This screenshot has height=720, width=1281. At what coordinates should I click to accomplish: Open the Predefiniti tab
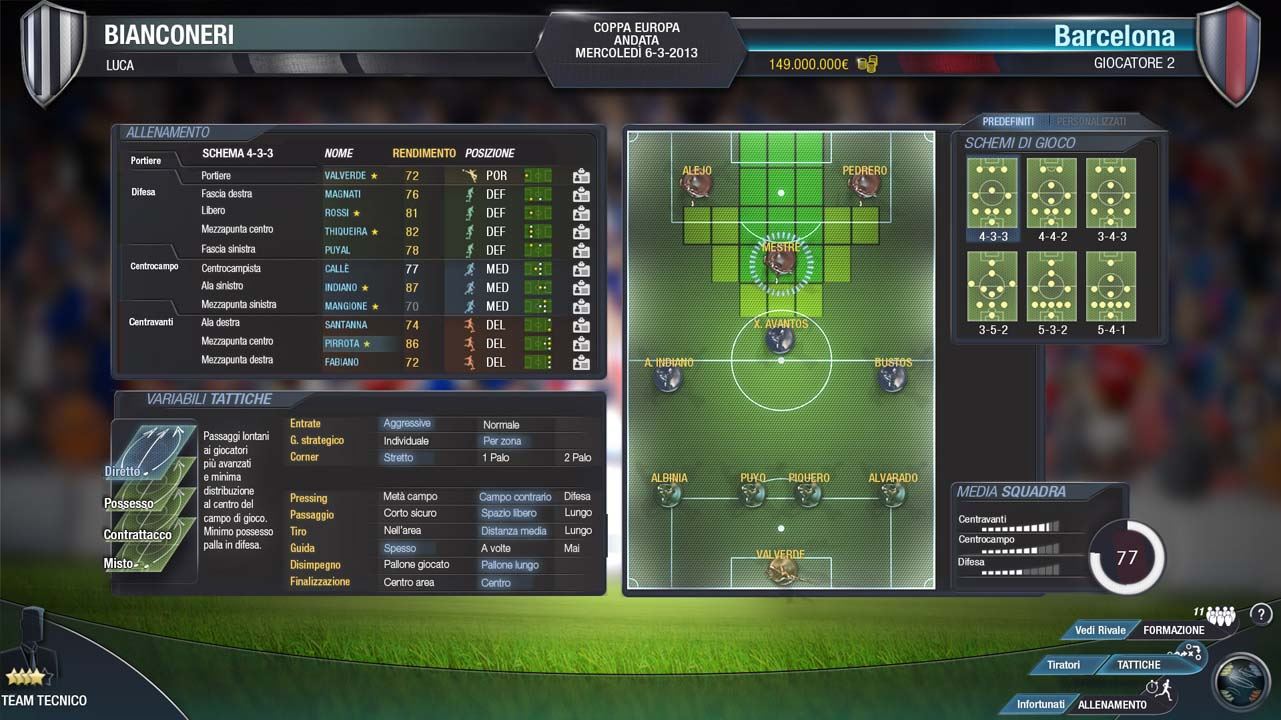tap(1008, 121)
